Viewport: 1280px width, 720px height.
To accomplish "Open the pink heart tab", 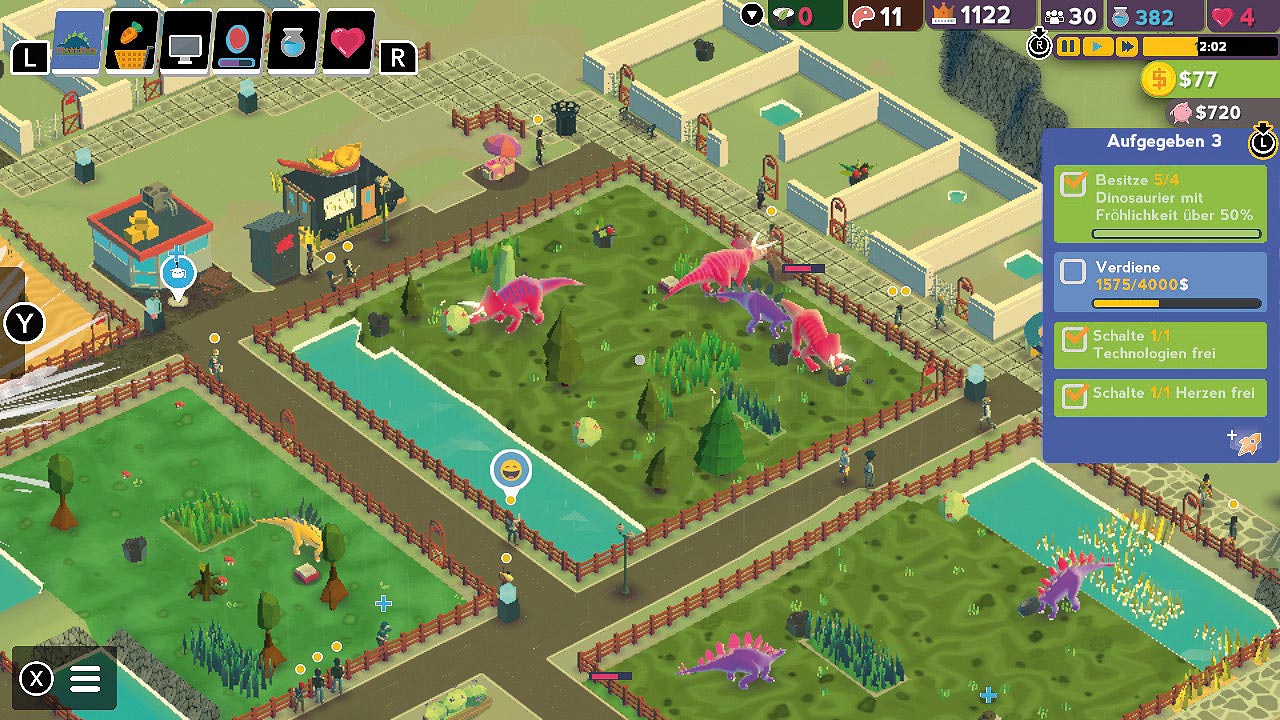I will (348, 44).
